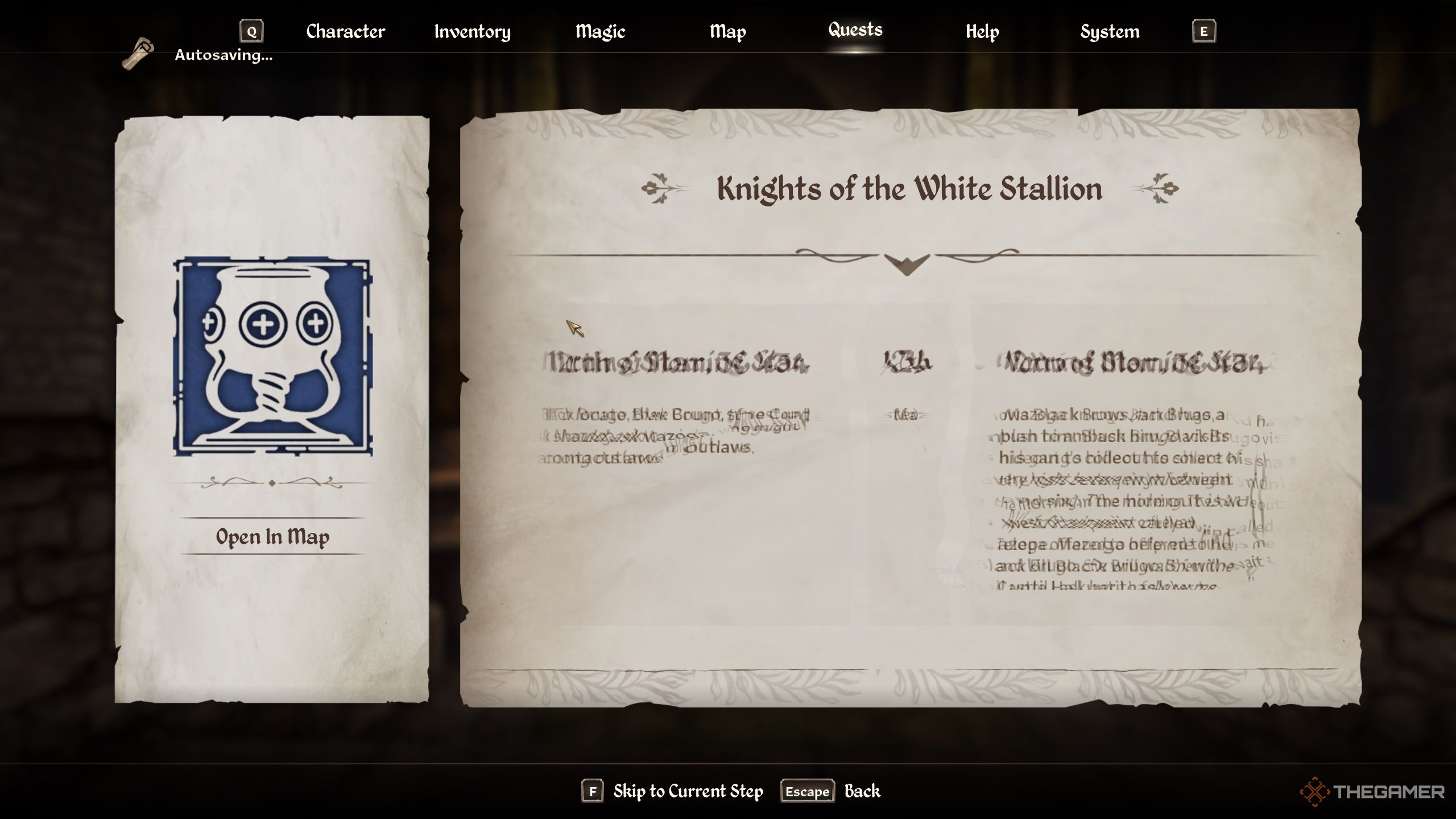Switch to the Character tab
Screen dimensions: 1456x819
[345, 31]
